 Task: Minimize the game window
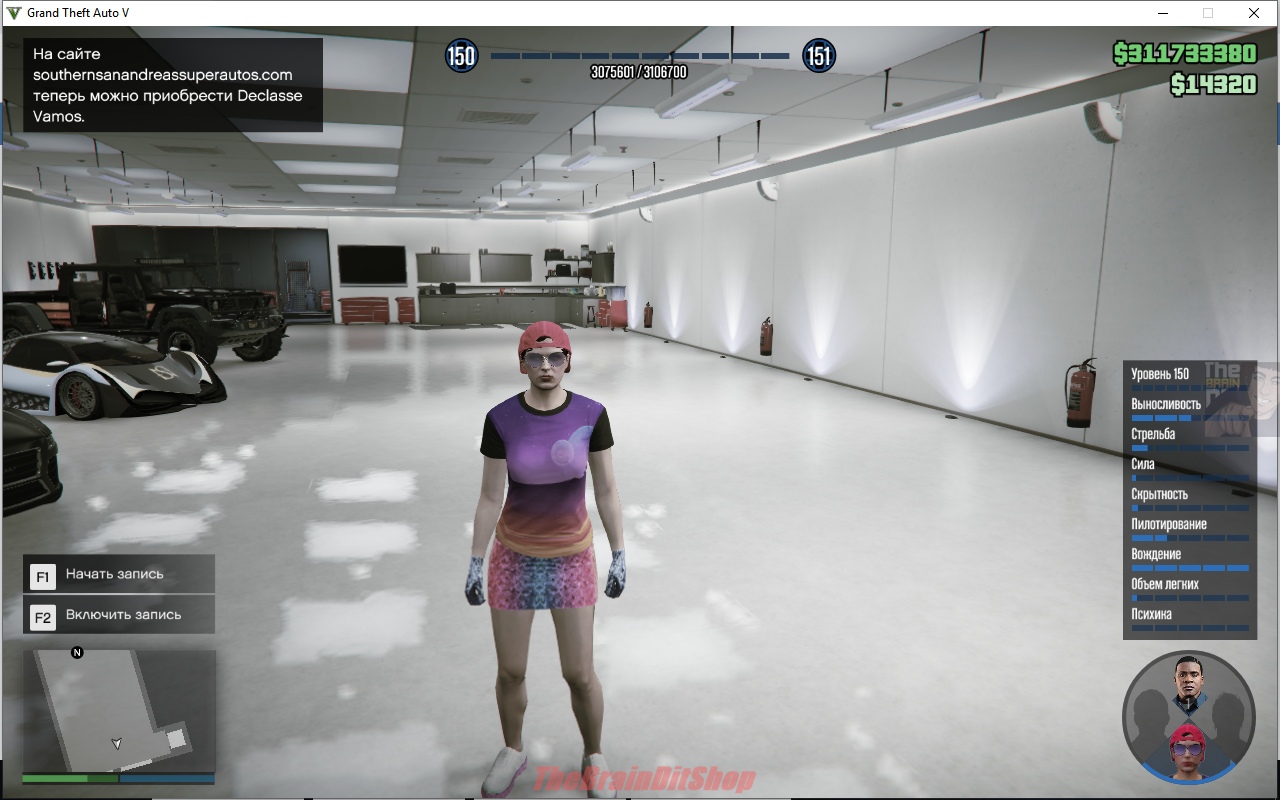point(1163,13)
